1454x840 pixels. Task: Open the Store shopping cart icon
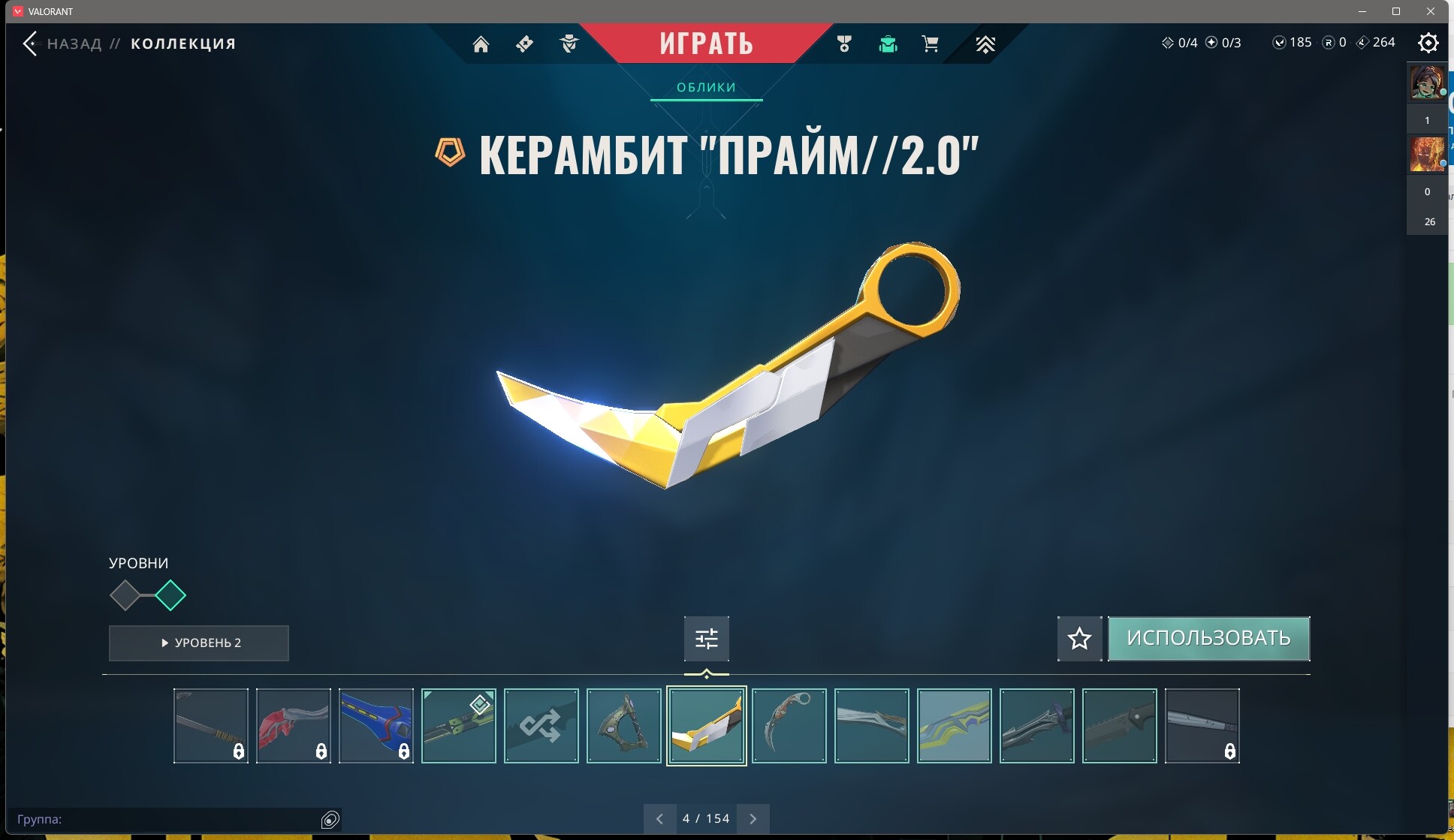[931, 44]
